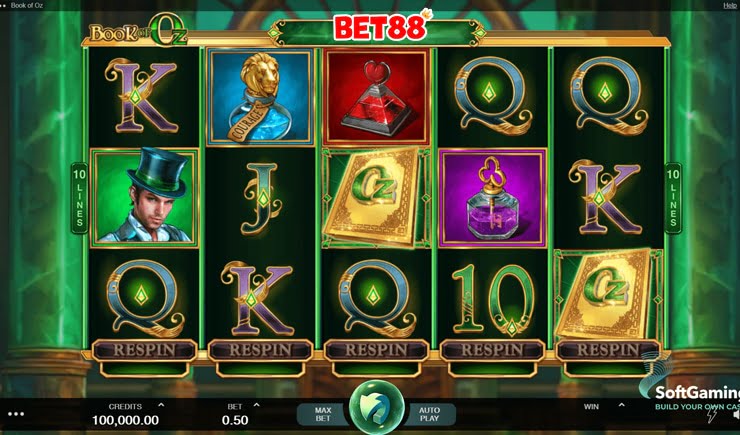The height and width of the screenshot is (435, 740).
Task: Expand the Credits display arrow
Action: click(x=161, y=405)
